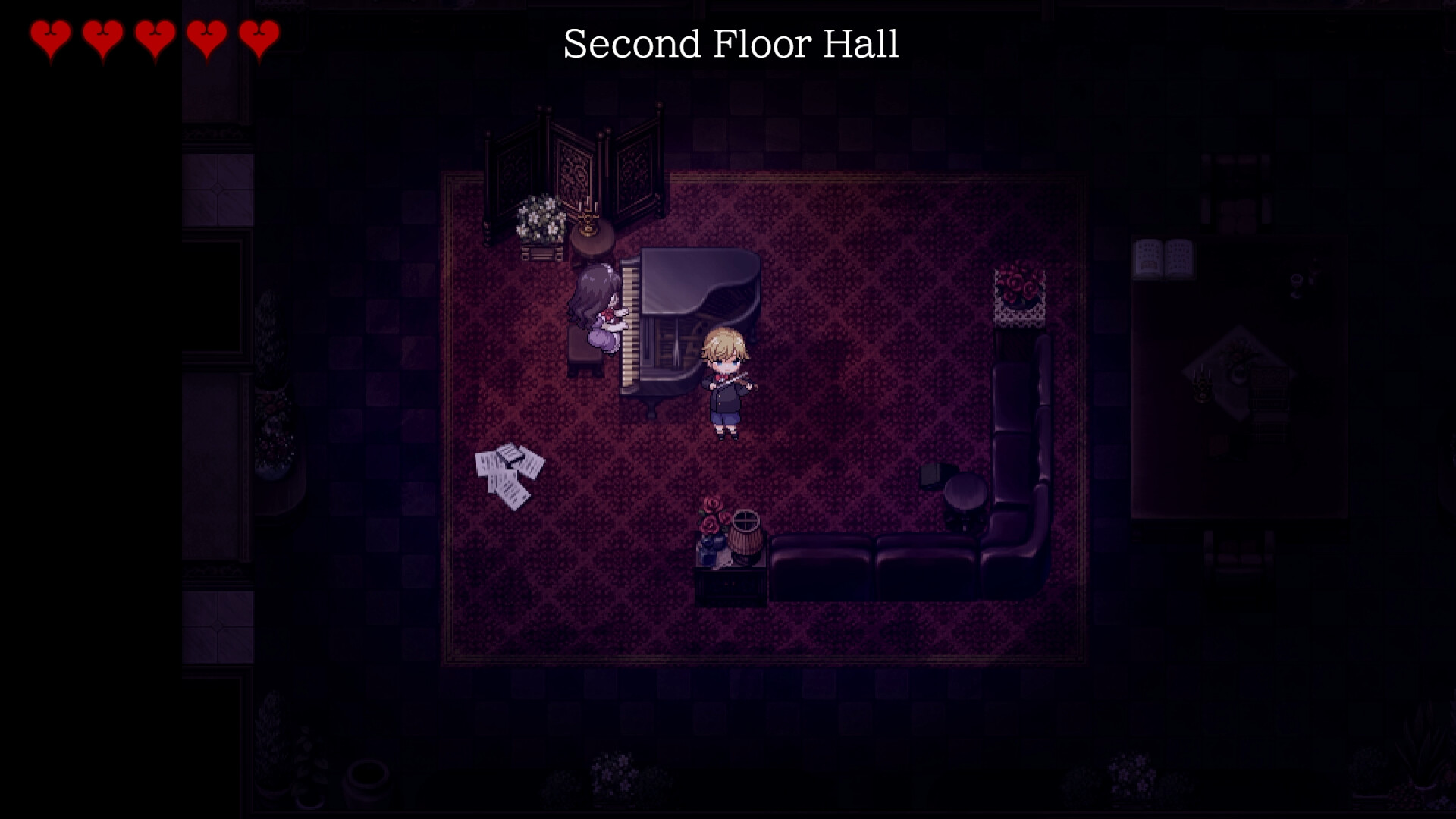Select the boy holding the violin
This screenshot has height=819, width=1456.
(x=726, y=383)
